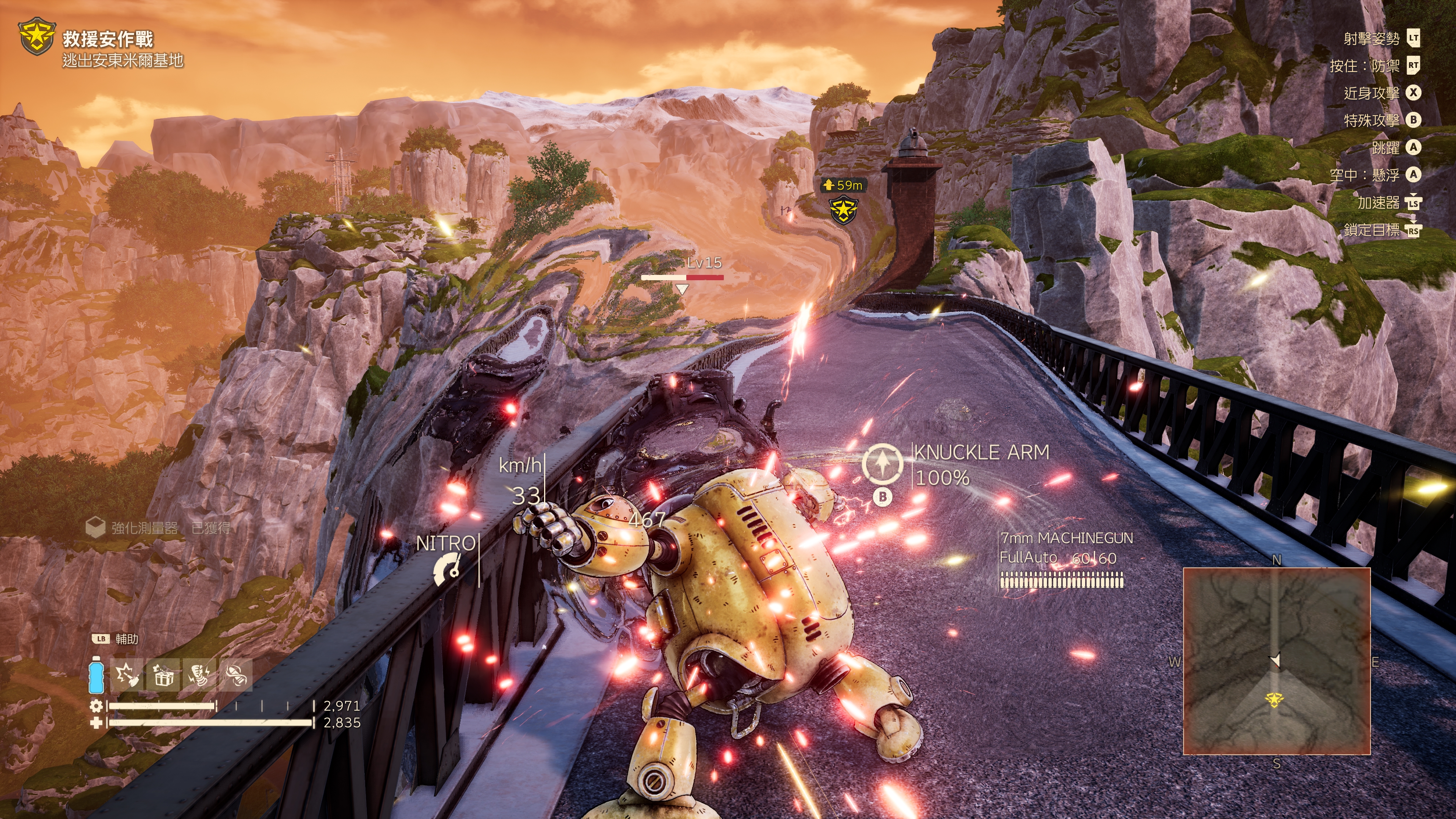Viewport: 1456px width, 819px height.
Task: Use the supply box assist skill
Action: coord(163,675)
